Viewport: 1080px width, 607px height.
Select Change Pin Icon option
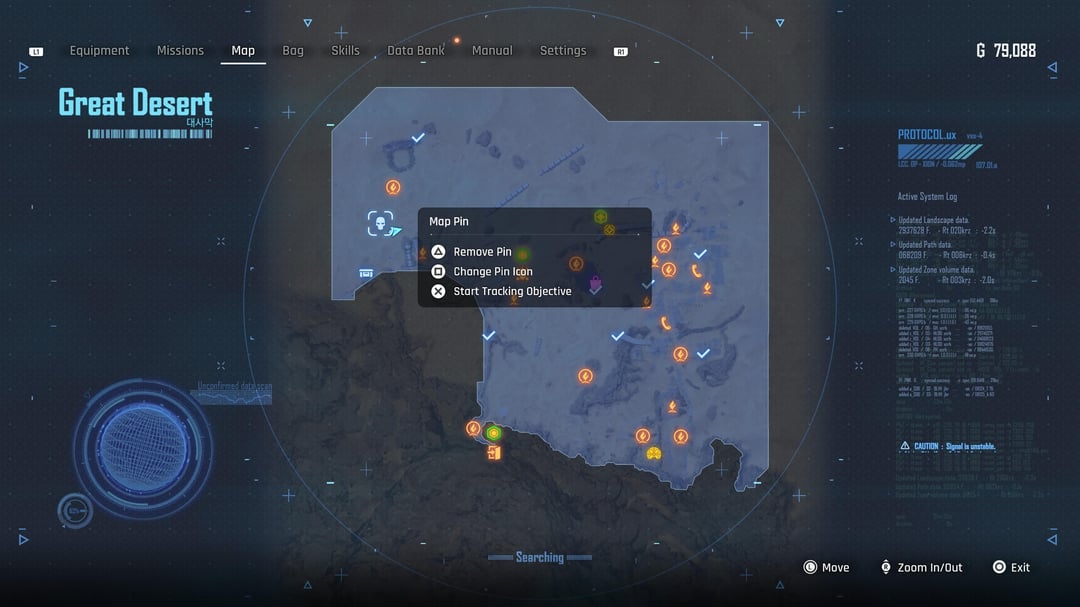coord(492,272)
